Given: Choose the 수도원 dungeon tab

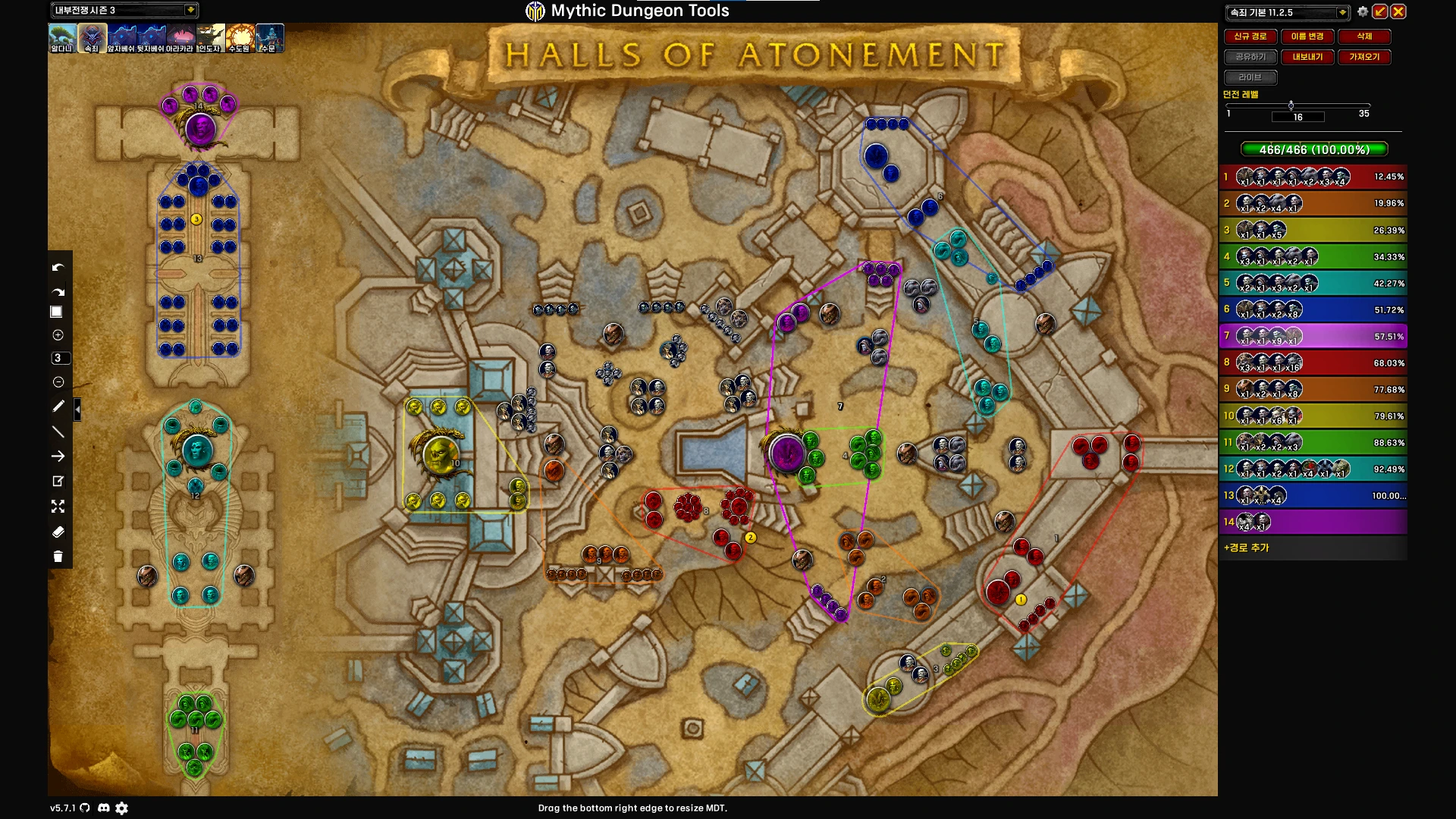Looking at the screenshot, I should point(240,38).
